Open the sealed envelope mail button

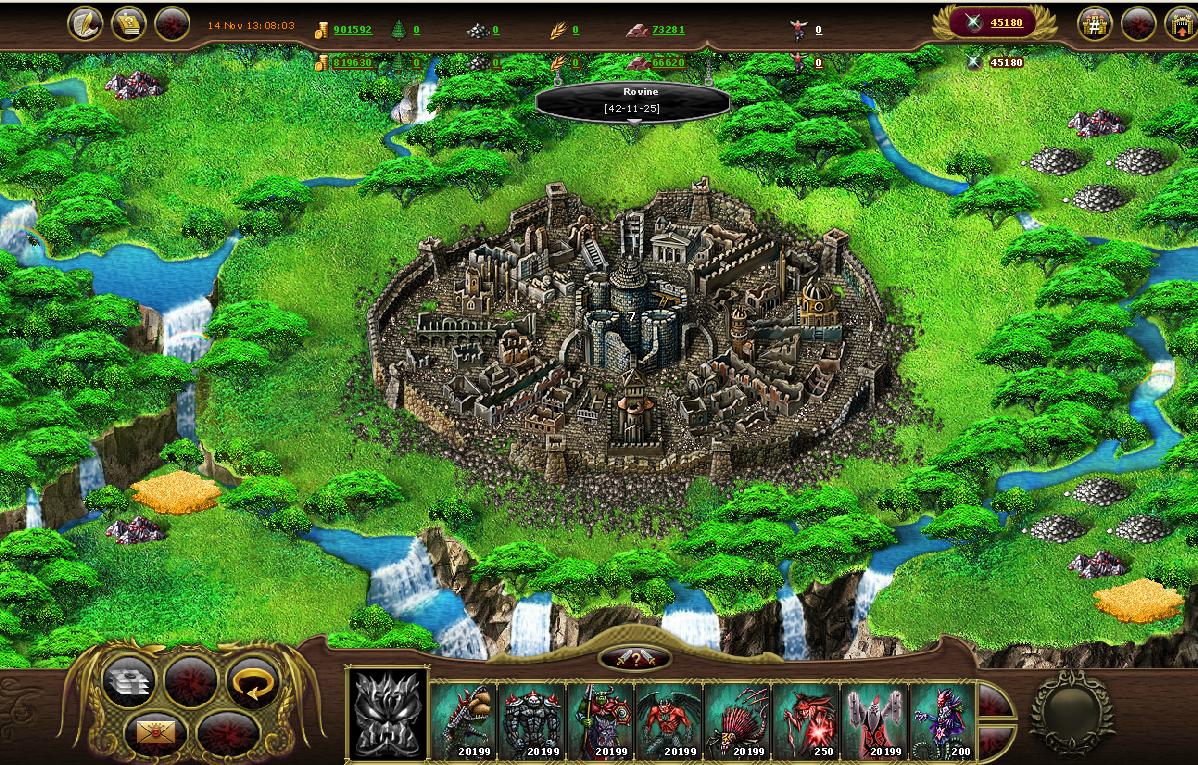tap(155, 735)
